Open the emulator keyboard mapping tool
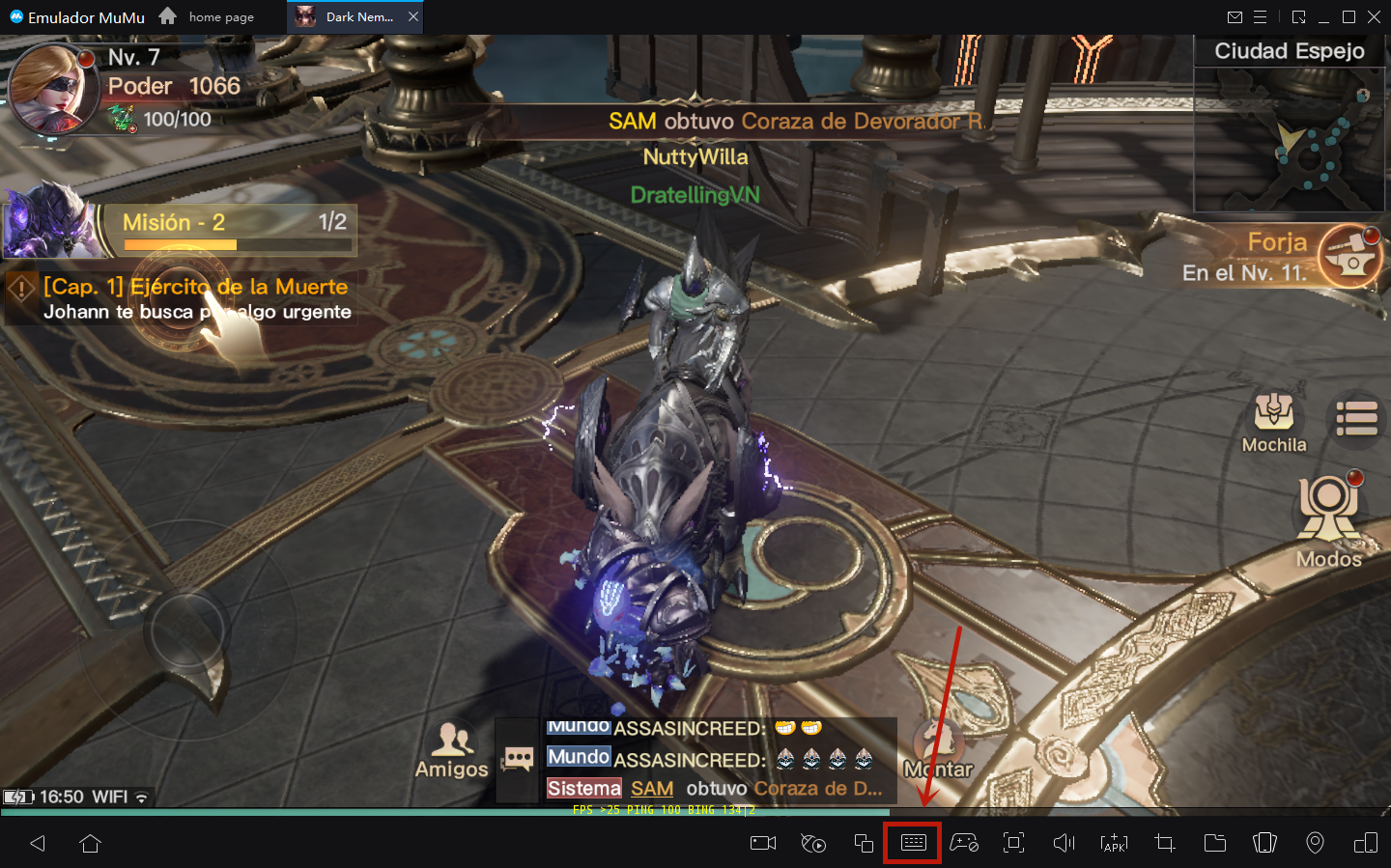Viewport: 1391px width, 868px height. (x=913, y=843)
